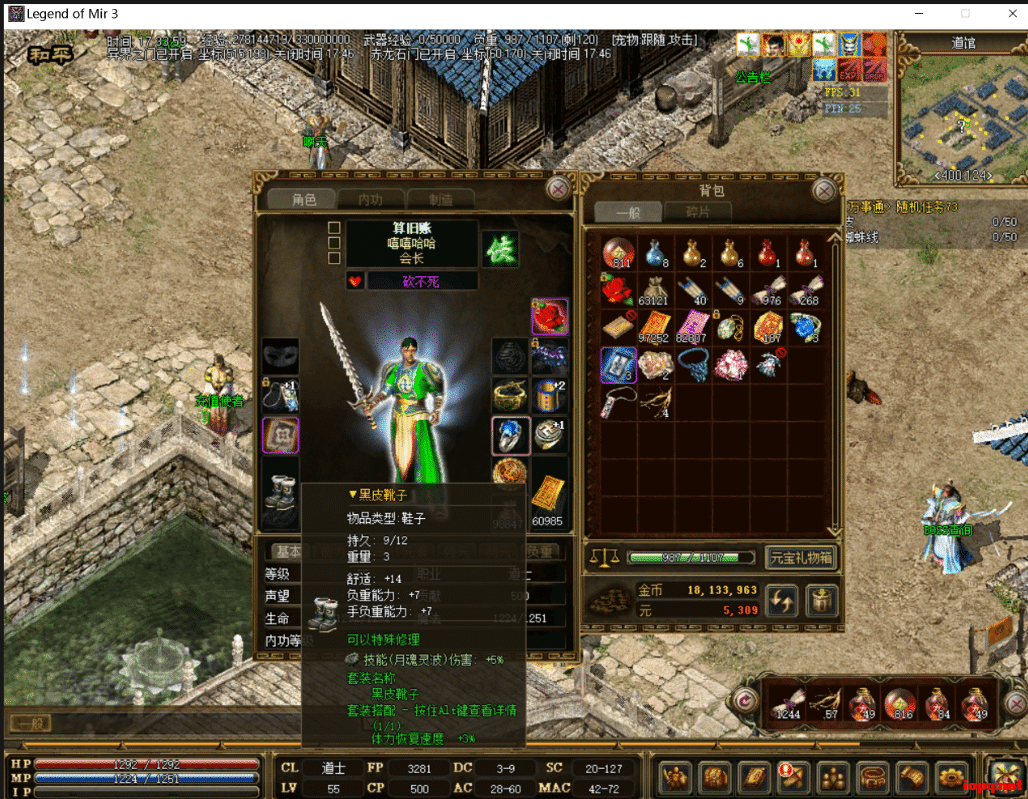The width and height of the screenshot is (1028, 799).
Task: Switch to the 碎片 bag tab
Action: [x=697, y=212]
